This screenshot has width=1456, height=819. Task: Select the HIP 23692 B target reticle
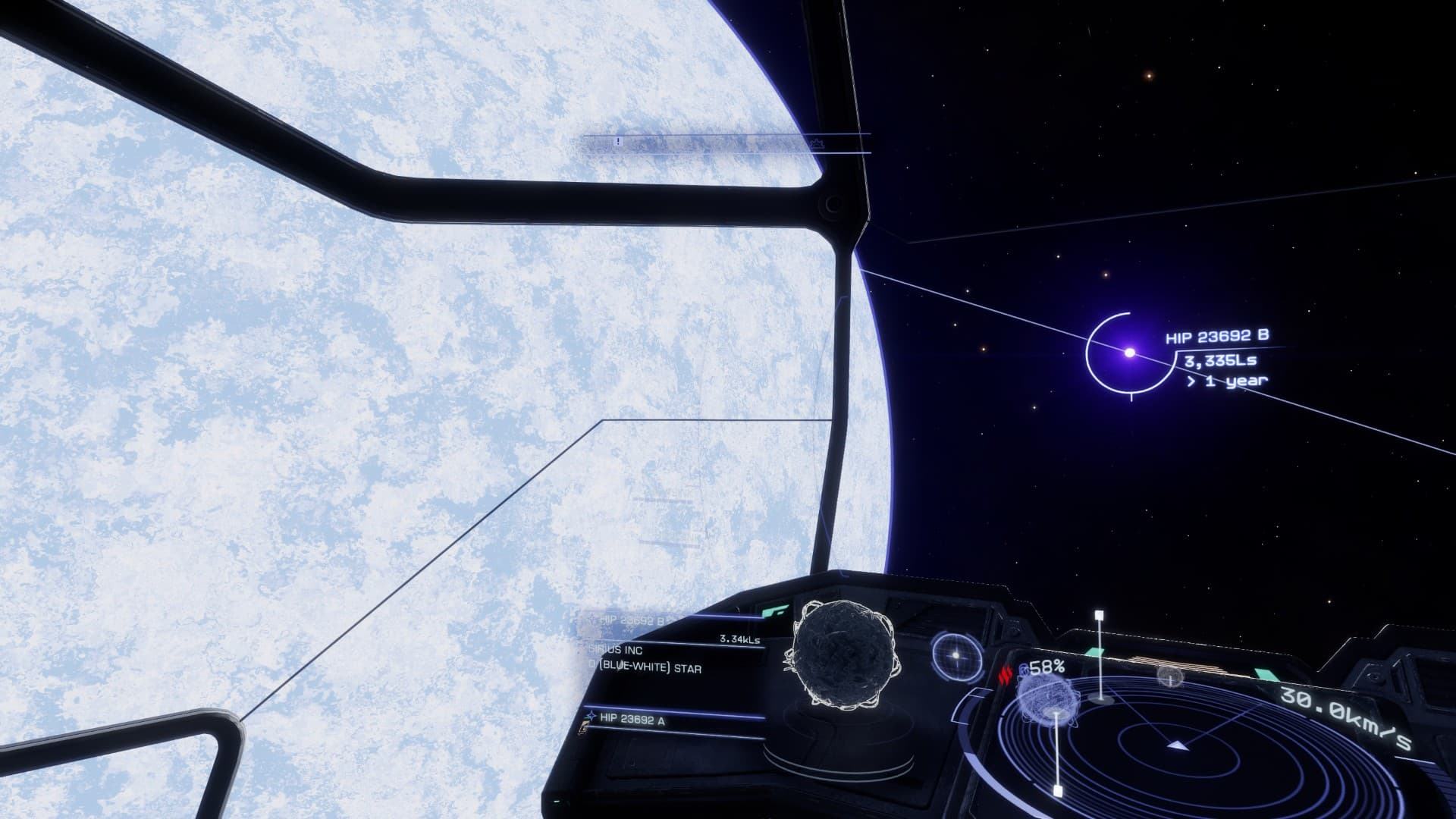pos(1129,353)
